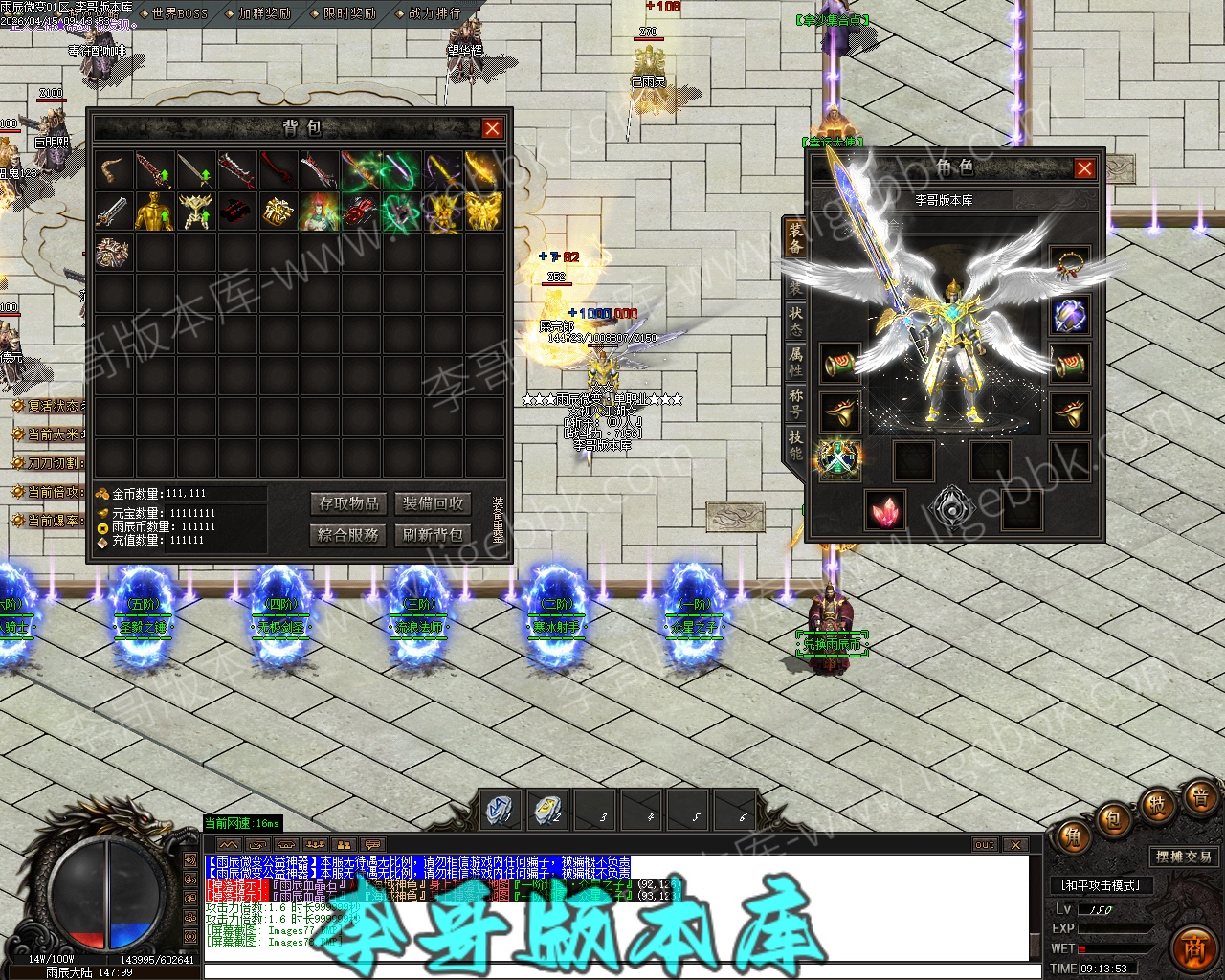Open the World BOSS menu
1225x980 pixels.
[173, 13]
